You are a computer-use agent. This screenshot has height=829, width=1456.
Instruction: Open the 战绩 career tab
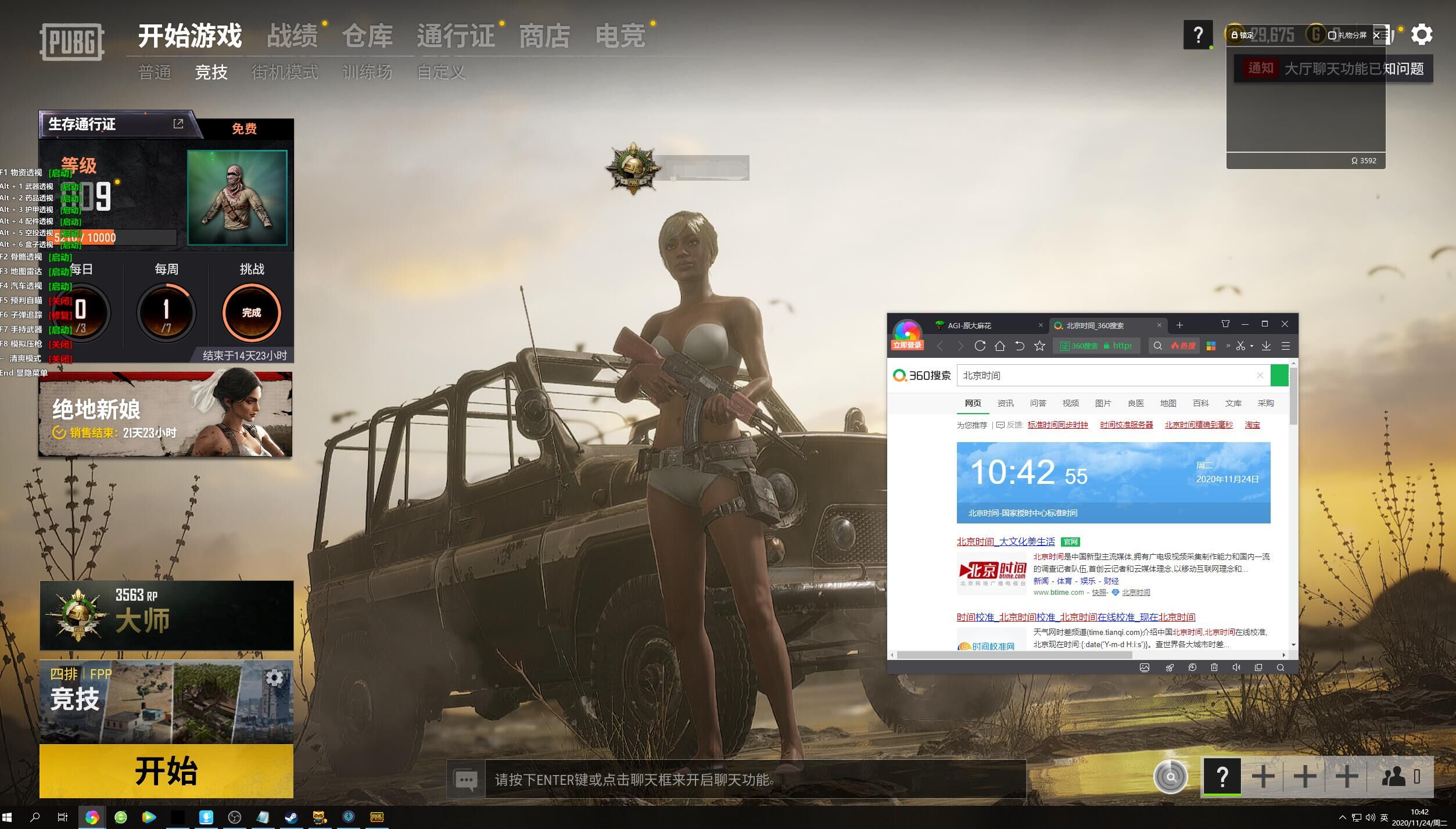coord(292,36)
